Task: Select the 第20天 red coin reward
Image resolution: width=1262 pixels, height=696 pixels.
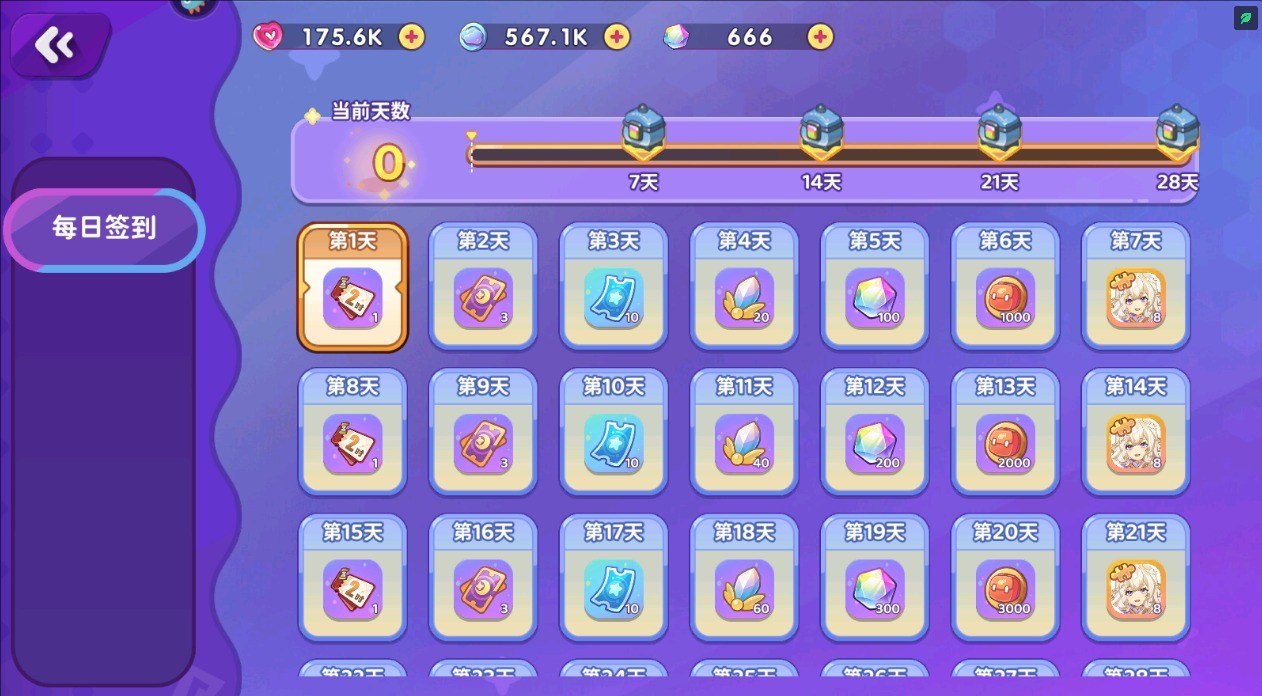Action: pyautogui.click(x=1005, y=578)
